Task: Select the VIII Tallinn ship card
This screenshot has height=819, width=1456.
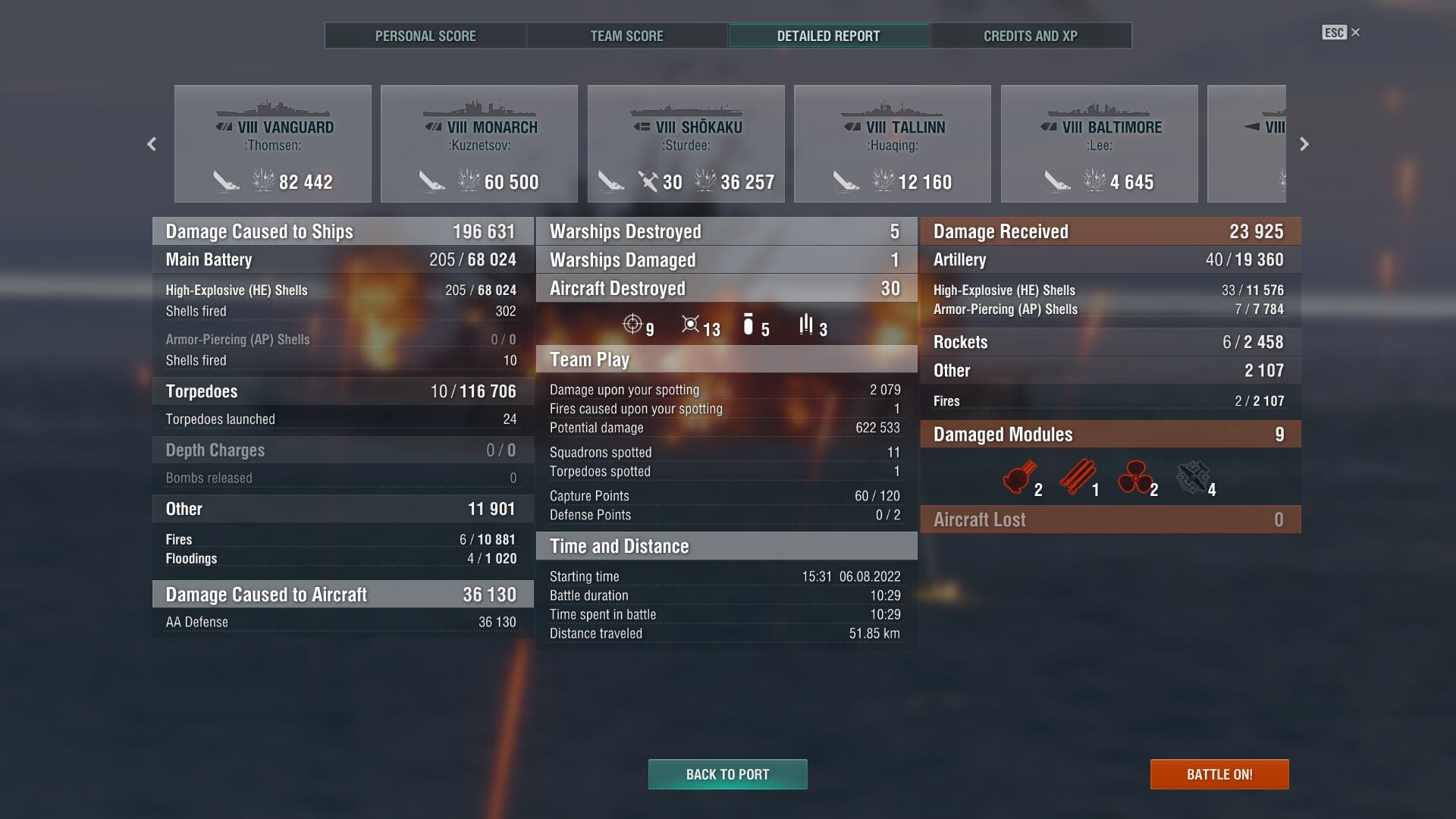Action: click(x=893, y=144)
